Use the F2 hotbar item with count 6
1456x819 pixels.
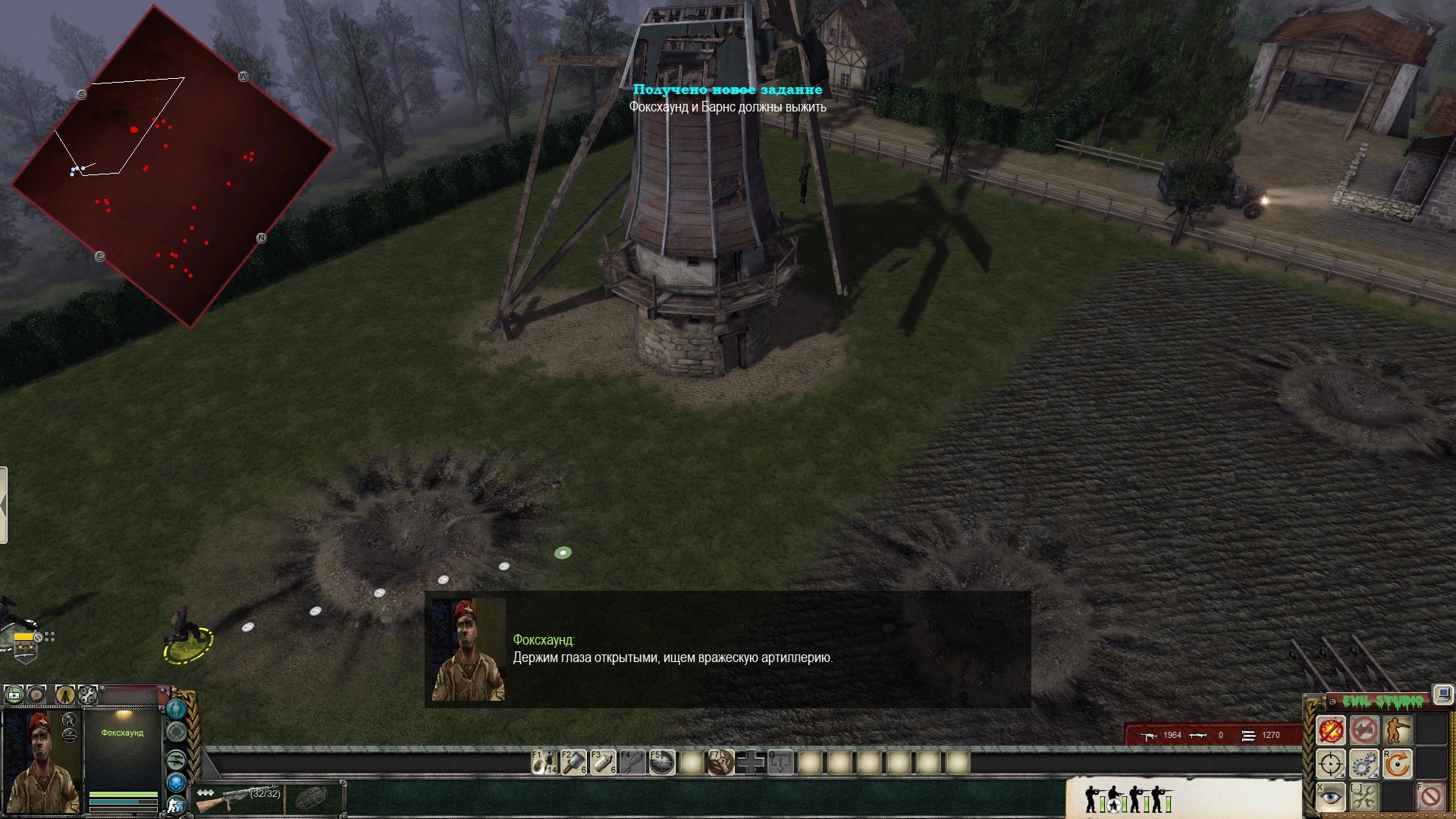click(574, 762)
